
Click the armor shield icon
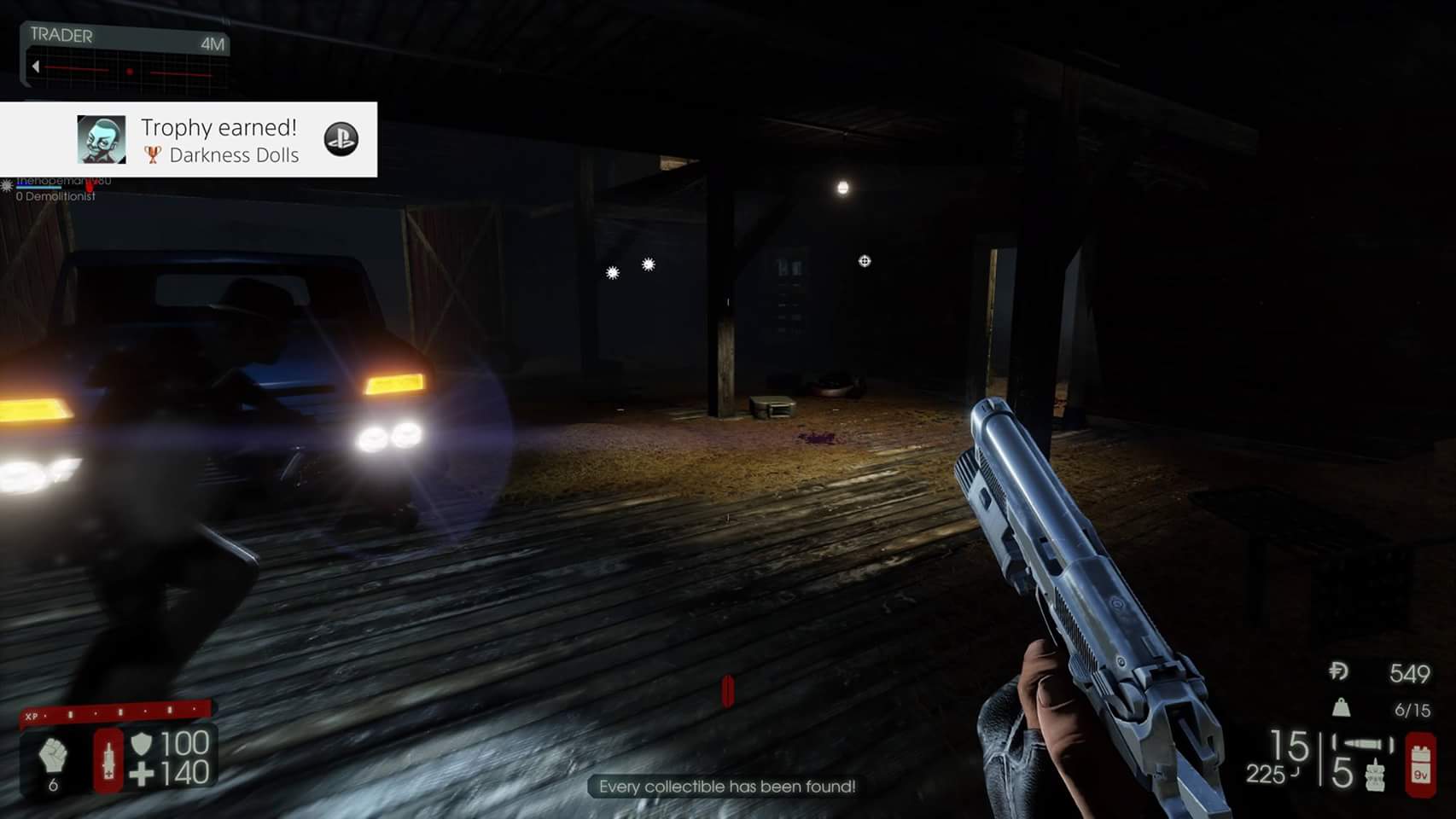[142, 743]
